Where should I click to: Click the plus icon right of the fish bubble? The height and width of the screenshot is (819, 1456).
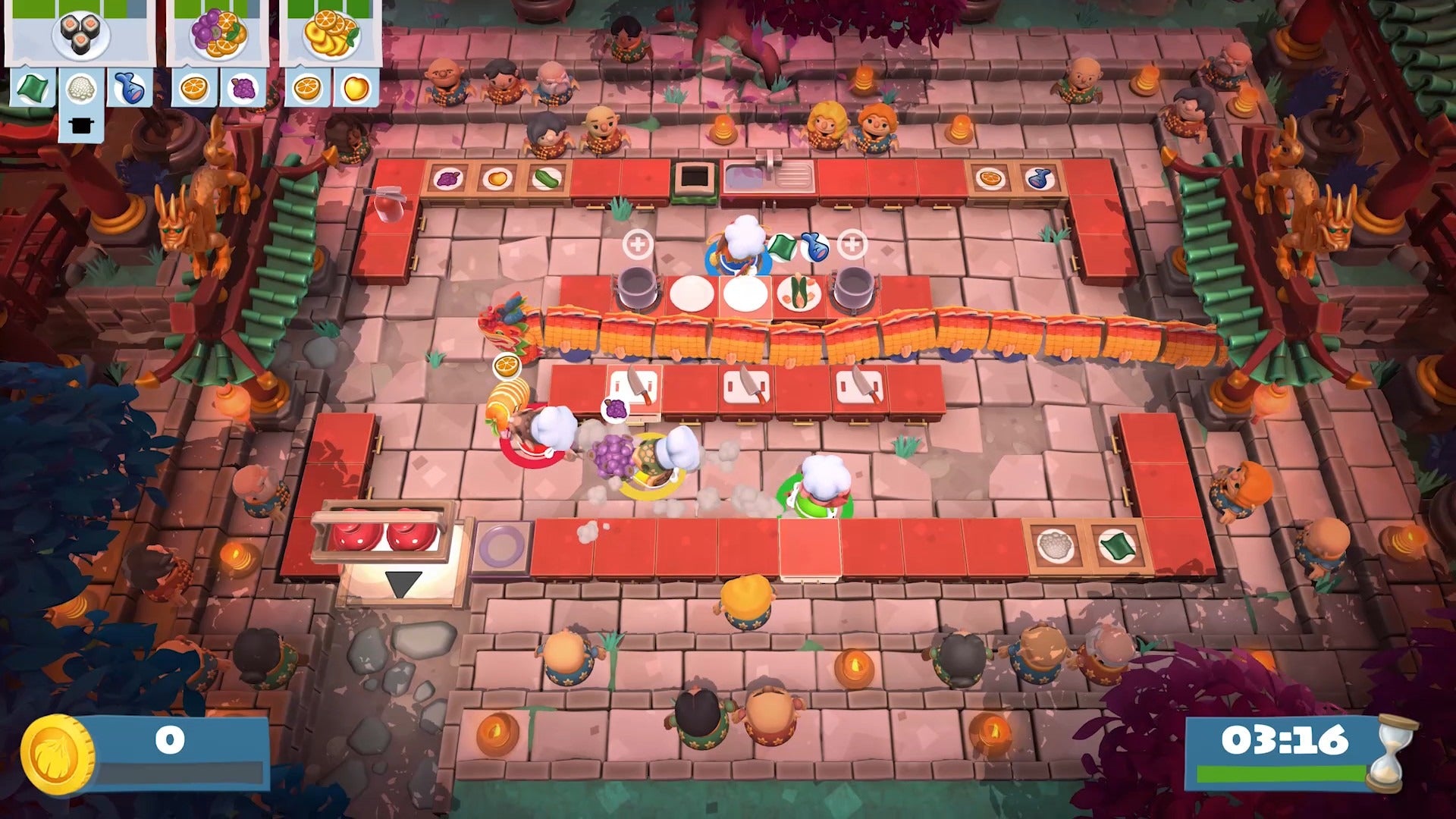click(852, 243)
